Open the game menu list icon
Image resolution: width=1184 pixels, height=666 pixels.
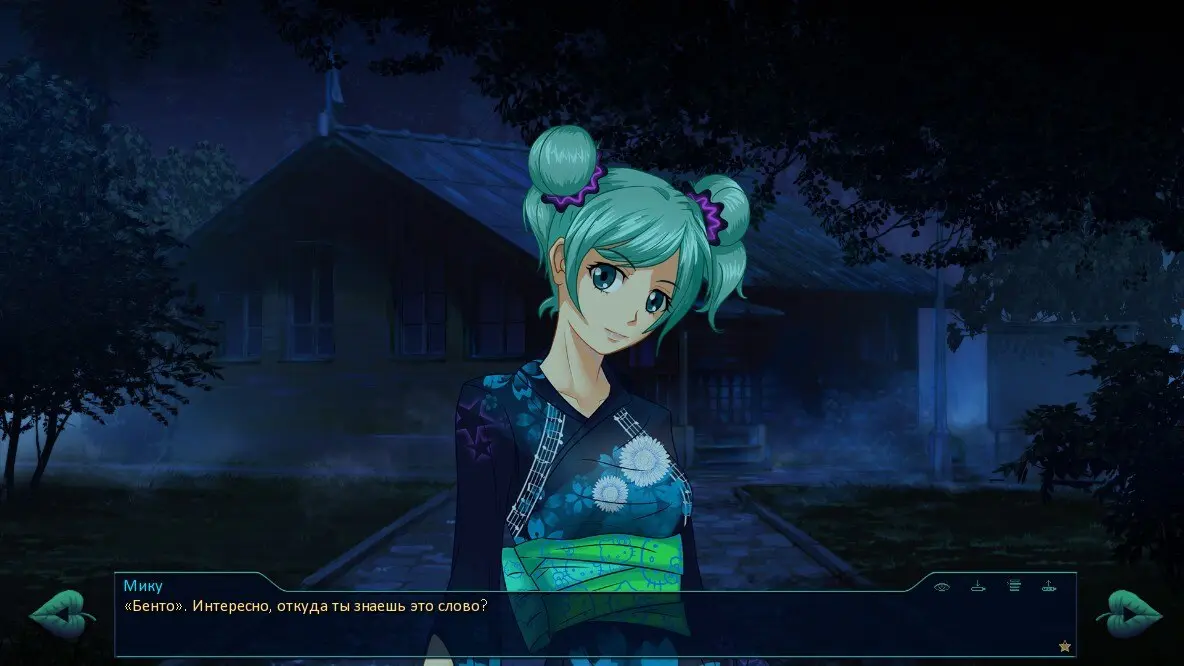(x=1014, y=587)
